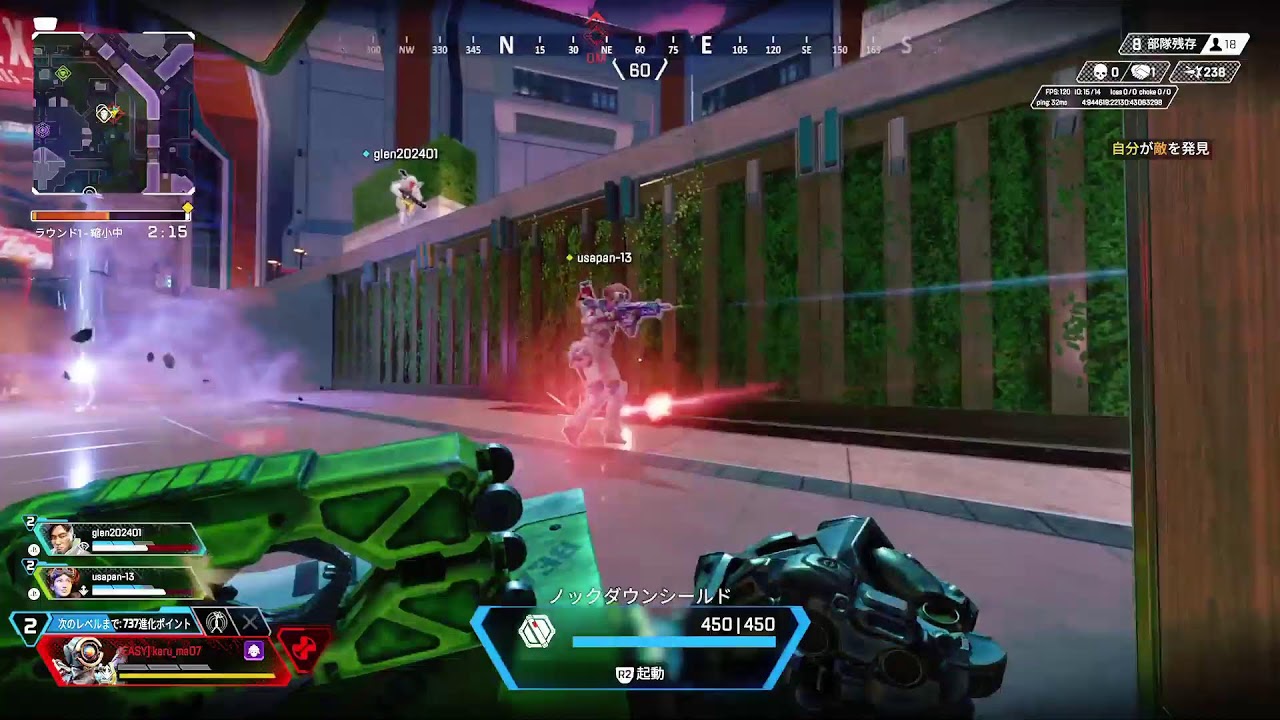Screen dimensions: 1280x720
Task: Select the purple helmet icon on player card
Action: 253,651
